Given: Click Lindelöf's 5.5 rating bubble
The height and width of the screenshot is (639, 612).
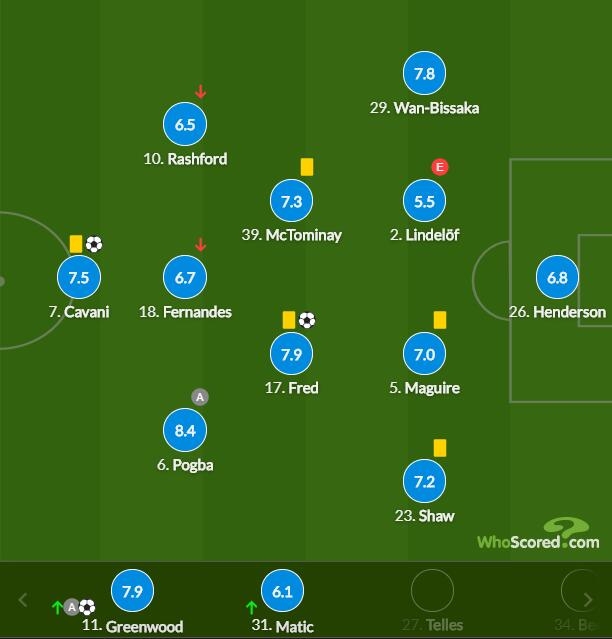Looking at the screenshot, I should point(424,201).
